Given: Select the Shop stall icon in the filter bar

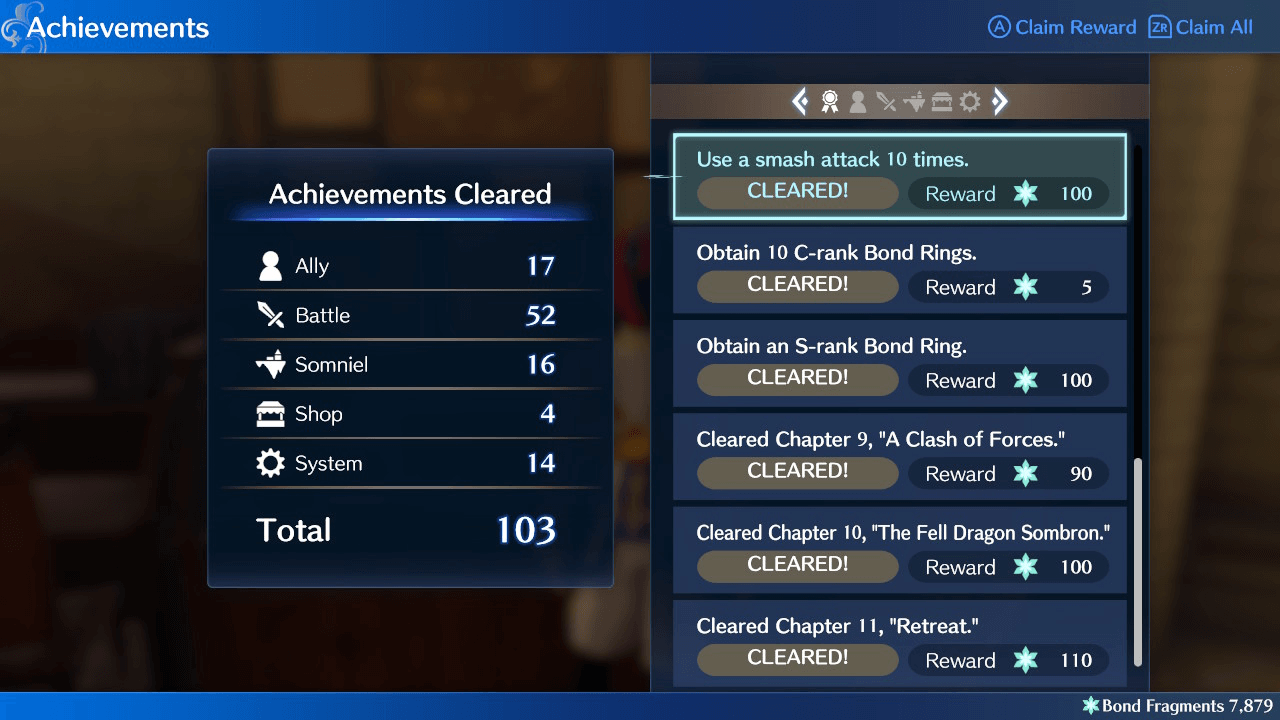Looking at the screenshot, I should click(x=941, y=101).
